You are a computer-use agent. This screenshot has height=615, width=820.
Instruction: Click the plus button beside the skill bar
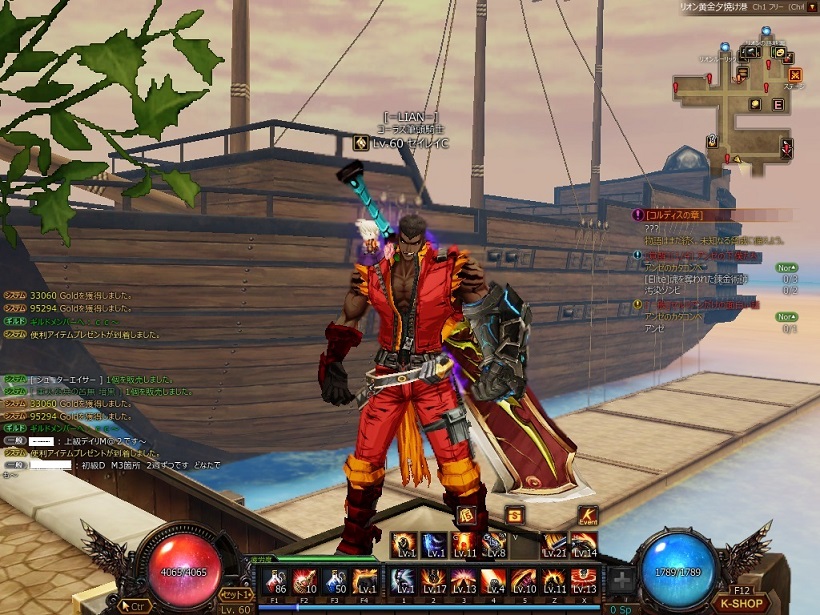[x=622, y=581]
